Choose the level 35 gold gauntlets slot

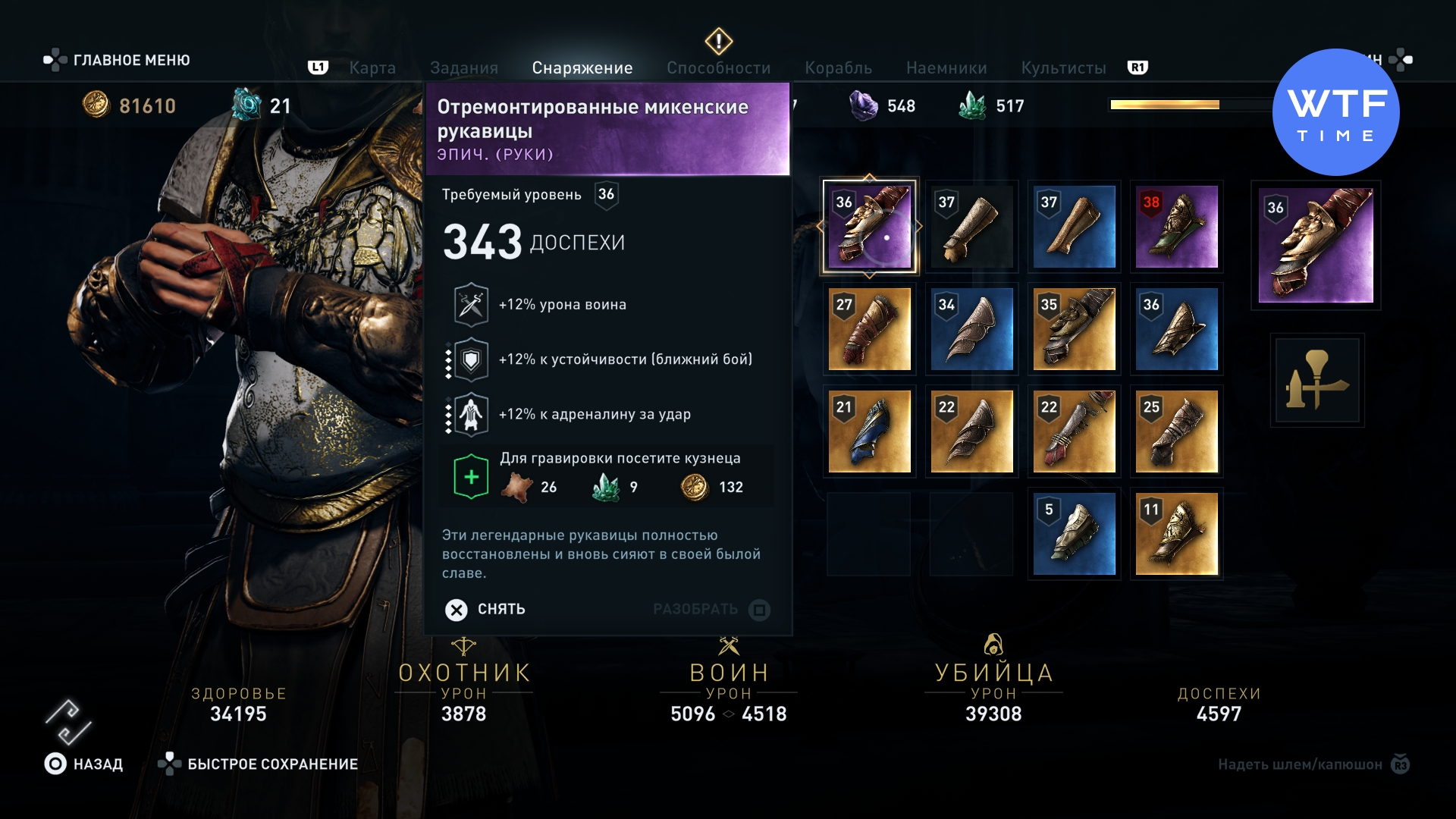pos(1074,329)
